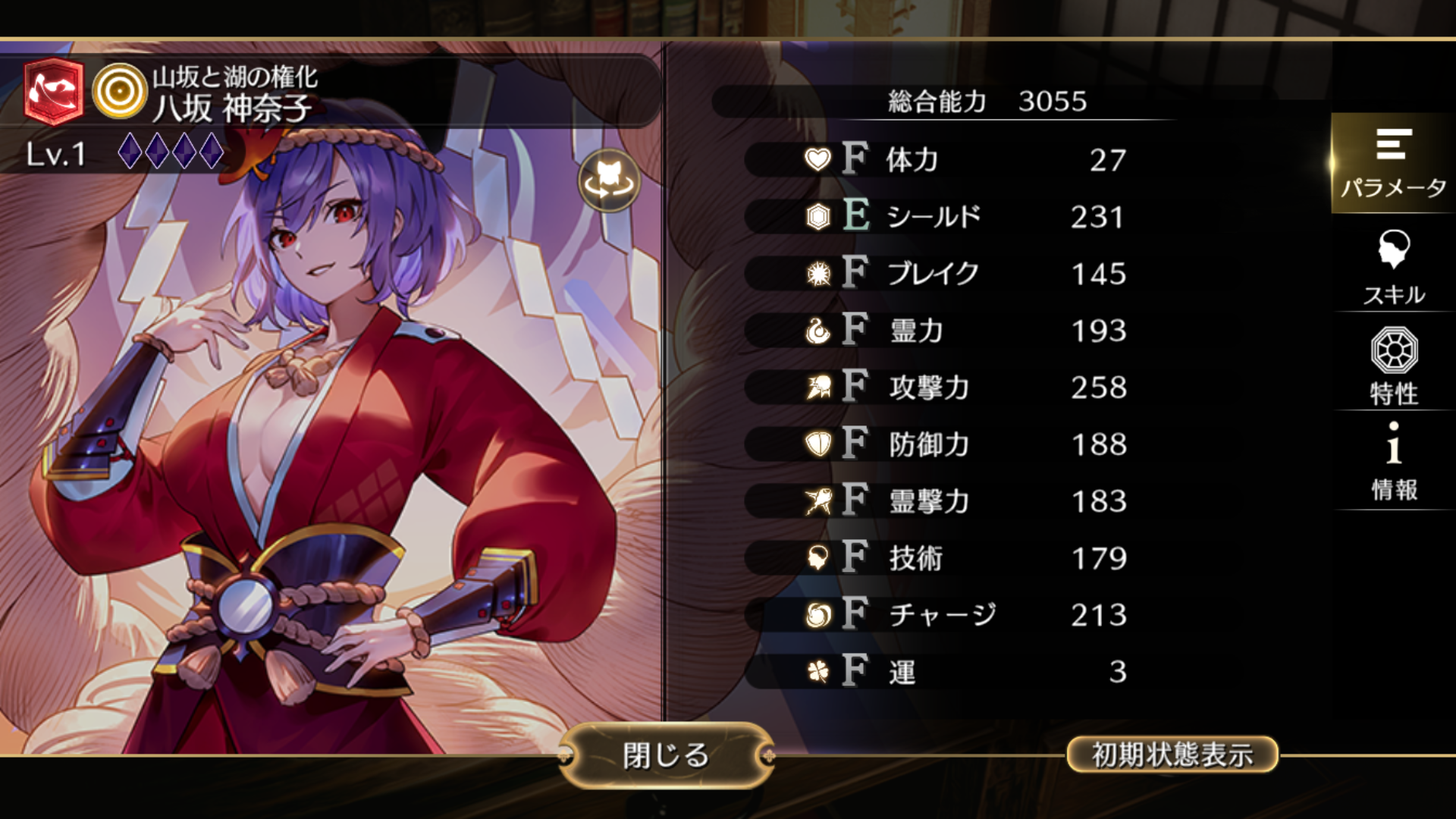
Task: Select the 特性 tab
Action: coord(1394,366)
